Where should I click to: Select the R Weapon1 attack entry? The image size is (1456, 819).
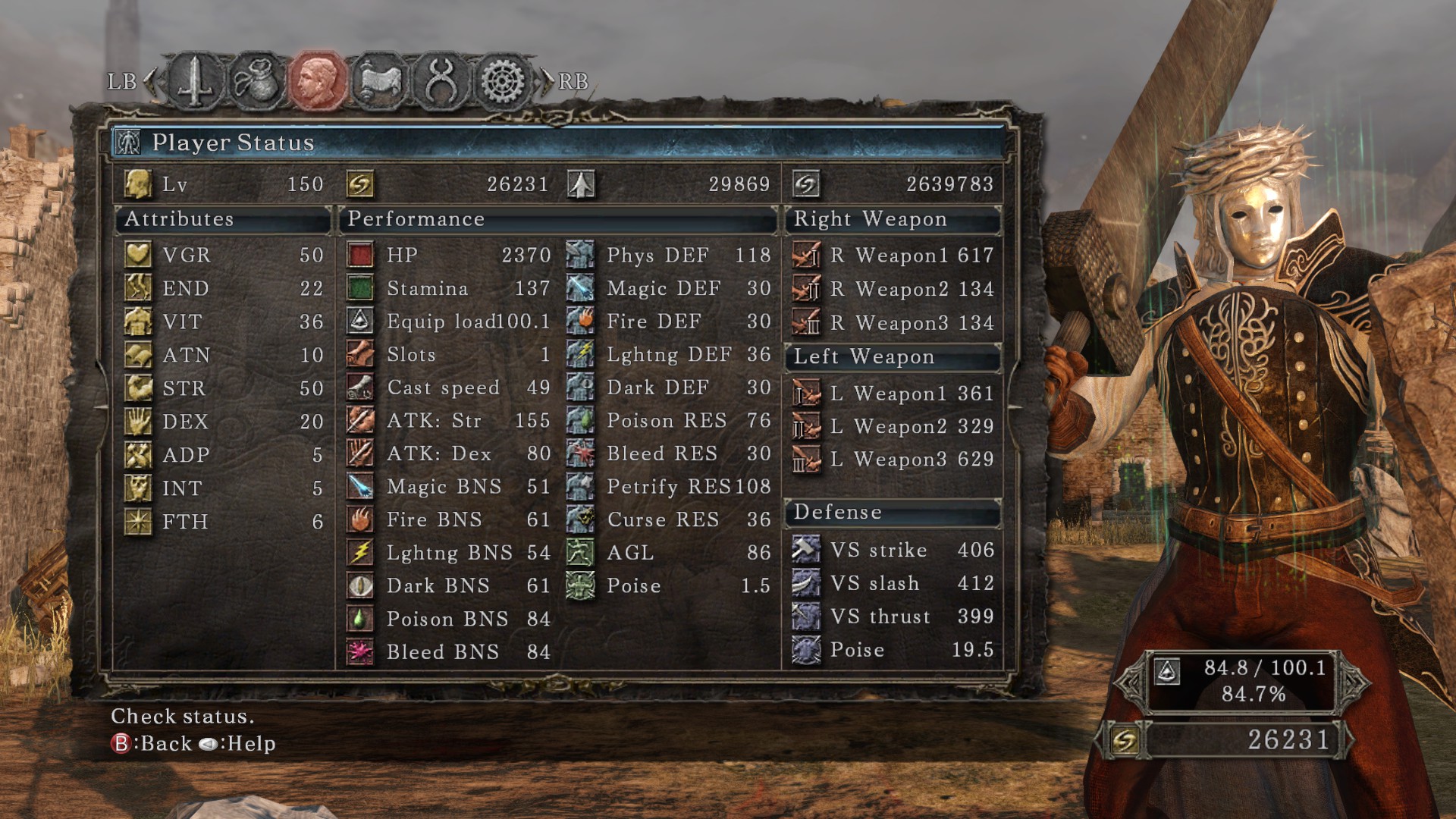click(893, 256)
